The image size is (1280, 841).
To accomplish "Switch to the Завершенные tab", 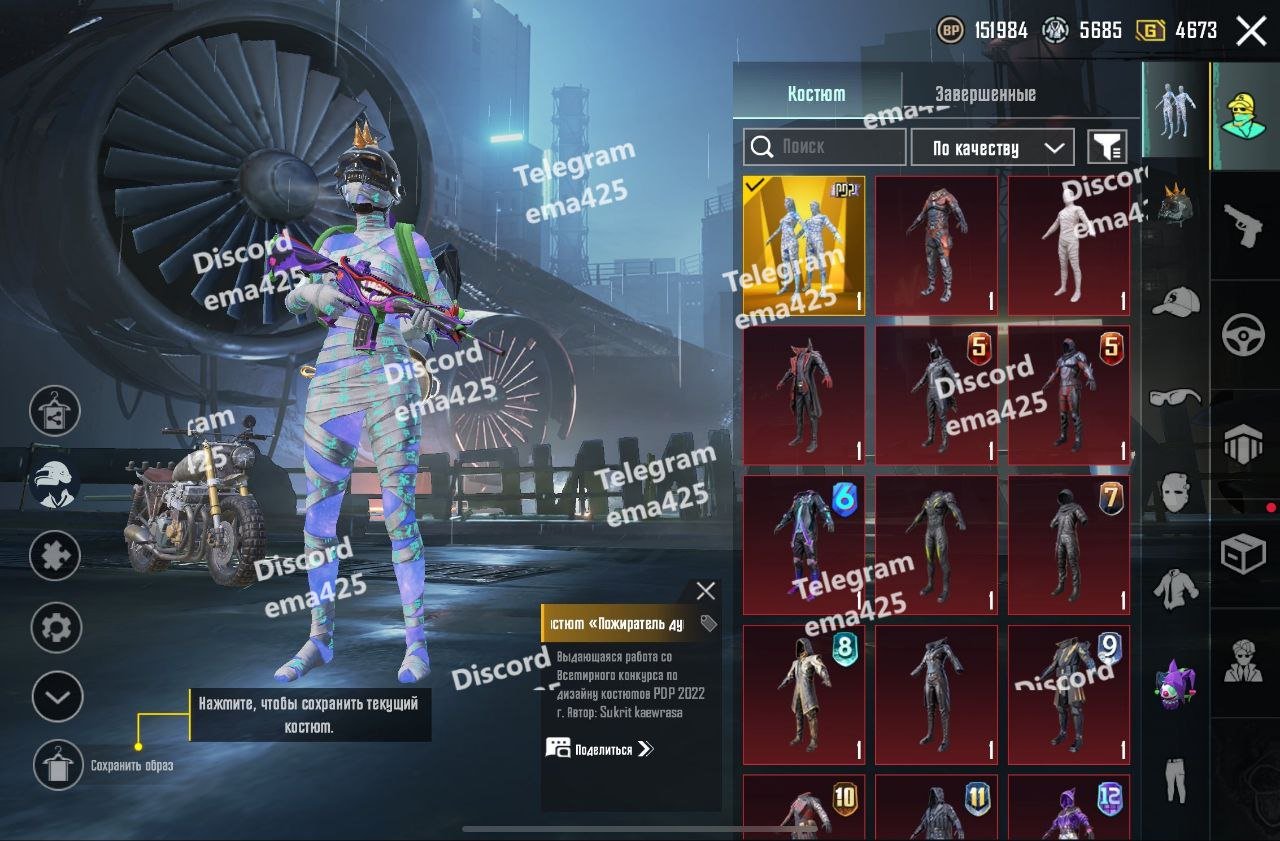I will tap(985, 95).
